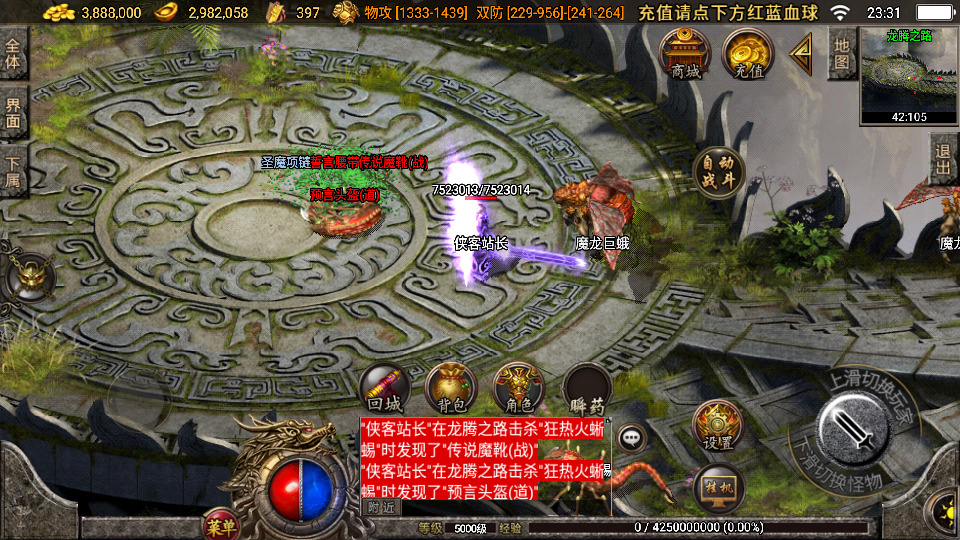The image size is (960, 540).
Task: Select the 下属 tab
Action: tap(13, 172)
